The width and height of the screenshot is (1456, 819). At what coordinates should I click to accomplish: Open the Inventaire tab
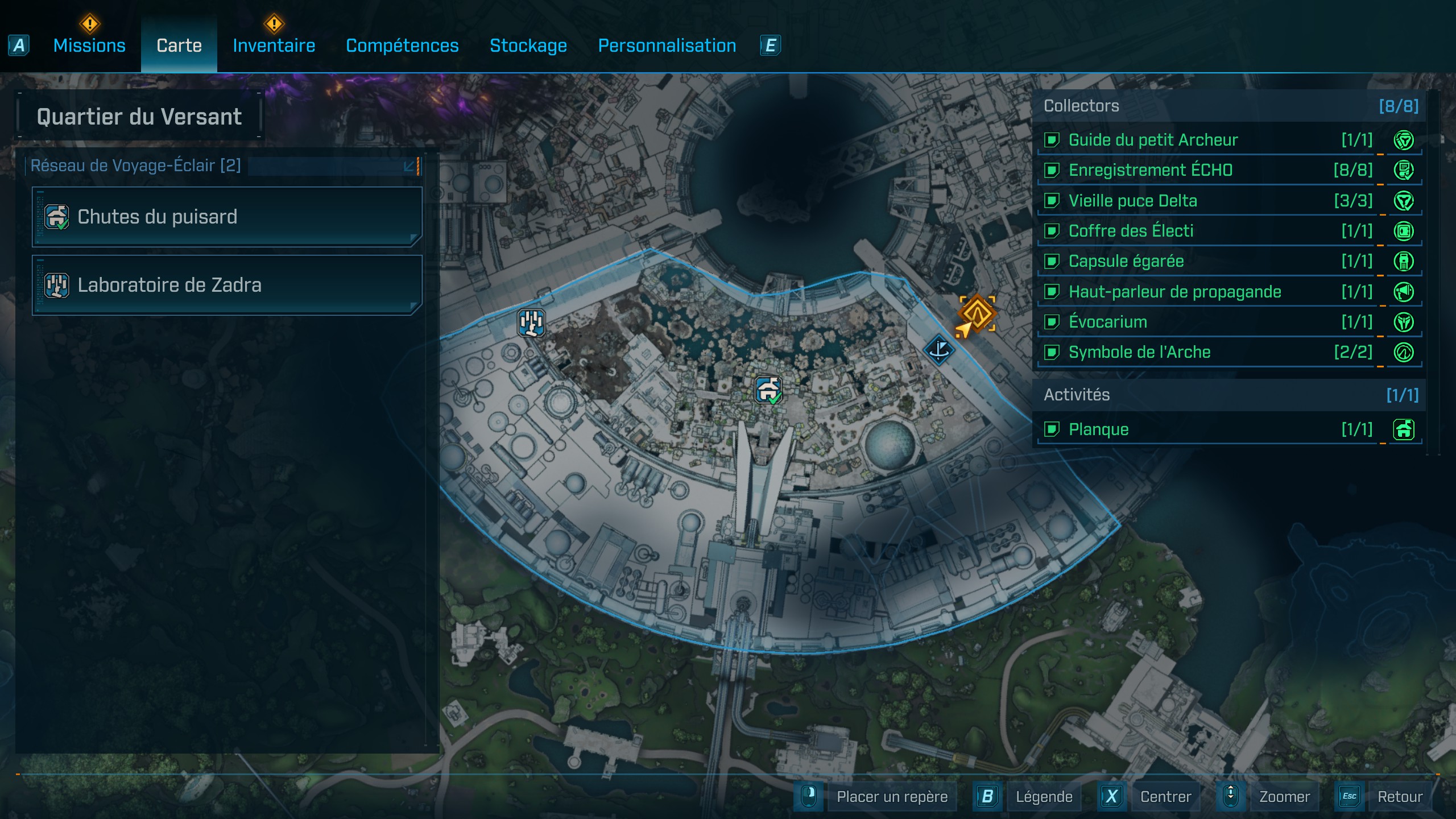point(274,45)
